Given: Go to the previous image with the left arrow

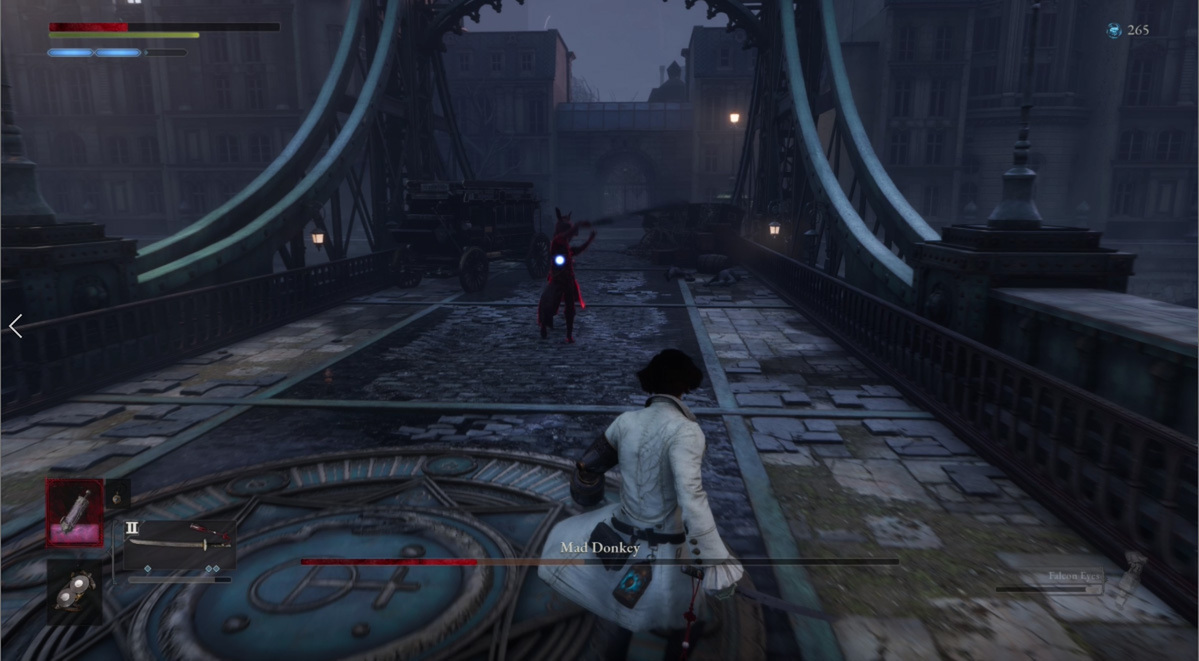Looking at the screenshot, I should [15, 326].
